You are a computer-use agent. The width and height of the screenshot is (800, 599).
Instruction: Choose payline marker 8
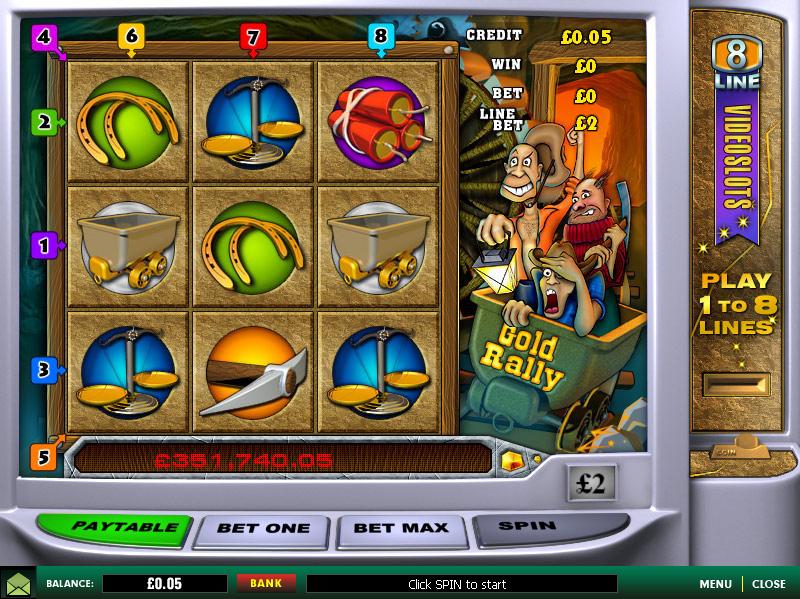click(379, 38)
